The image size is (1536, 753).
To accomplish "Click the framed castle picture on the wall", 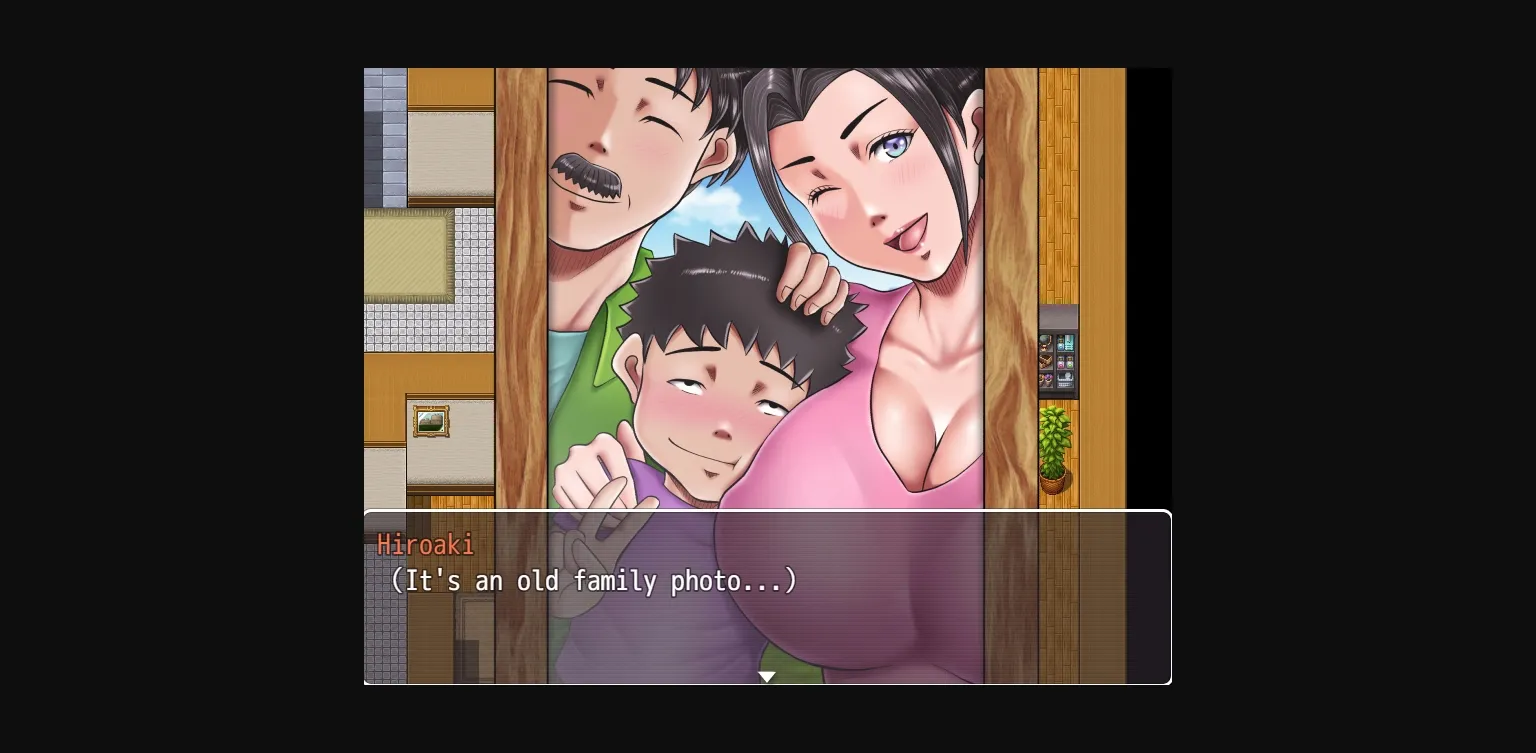I will (x=431, y=421).
